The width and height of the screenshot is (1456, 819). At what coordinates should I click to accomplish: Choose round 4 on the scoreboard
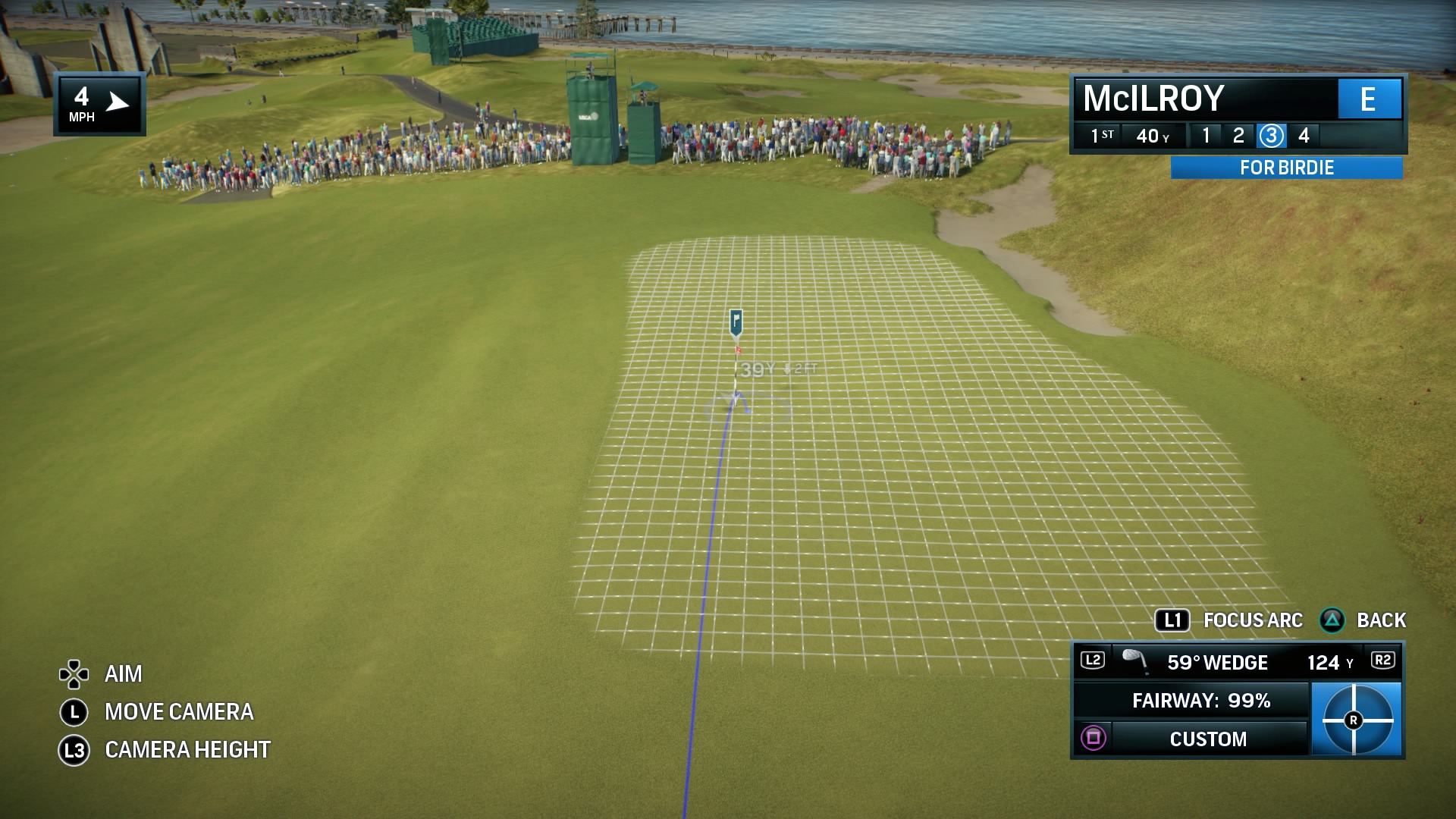click(1304, 136)
